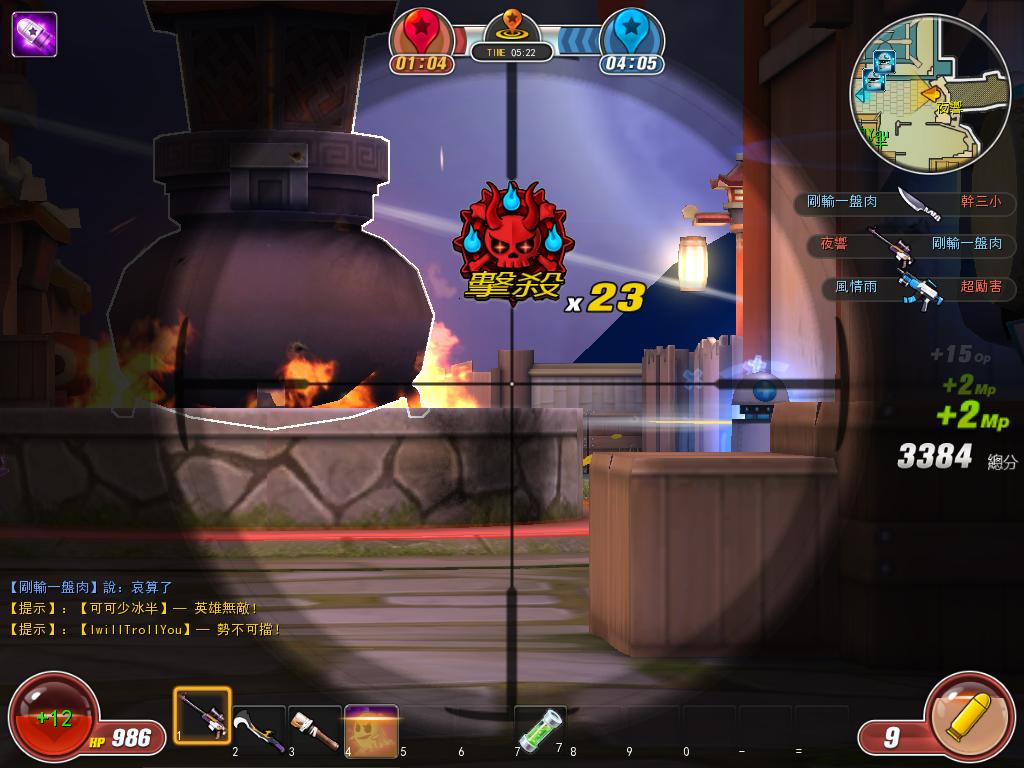Click the blue team star emblem

(x=632, y=30)
